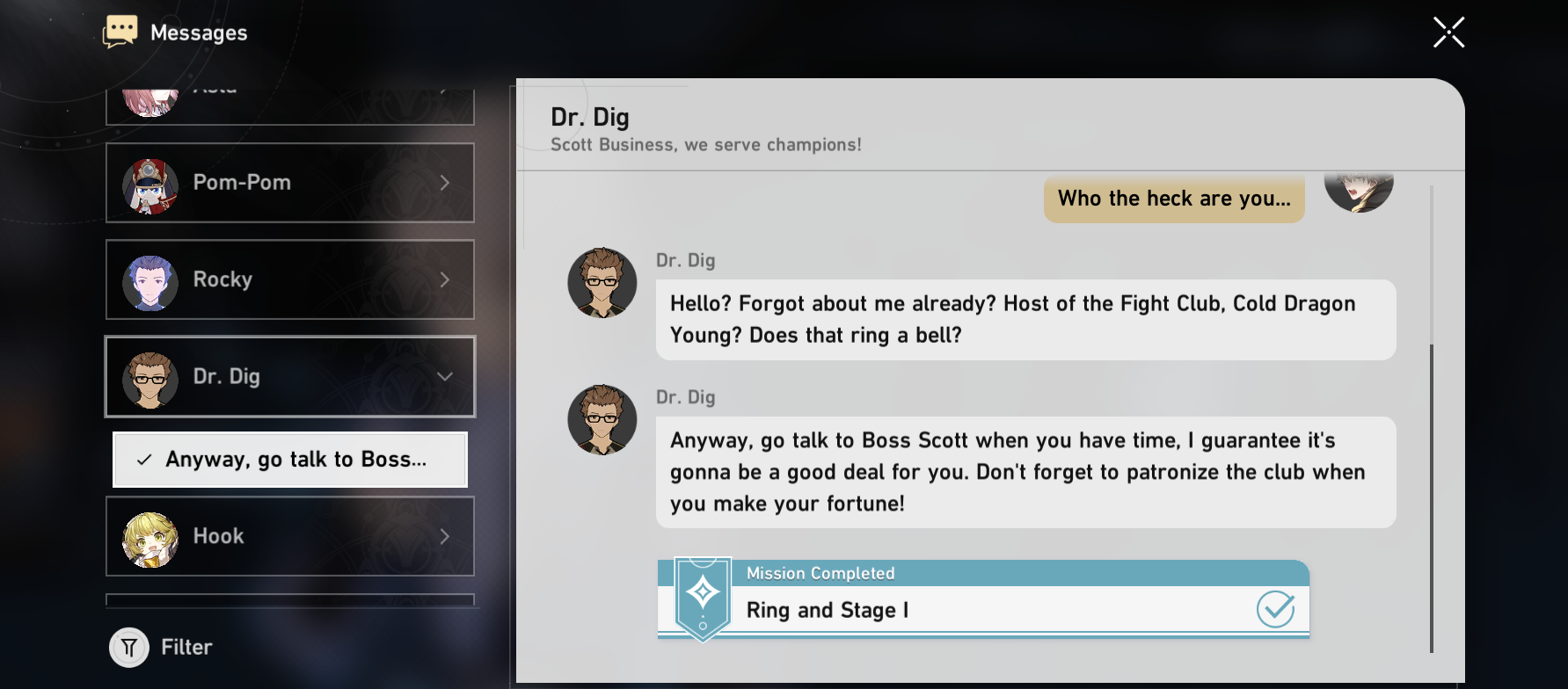1568x689 pixels.
Task: Click the Messages speech bubble icon
Action: click(120, 30)
